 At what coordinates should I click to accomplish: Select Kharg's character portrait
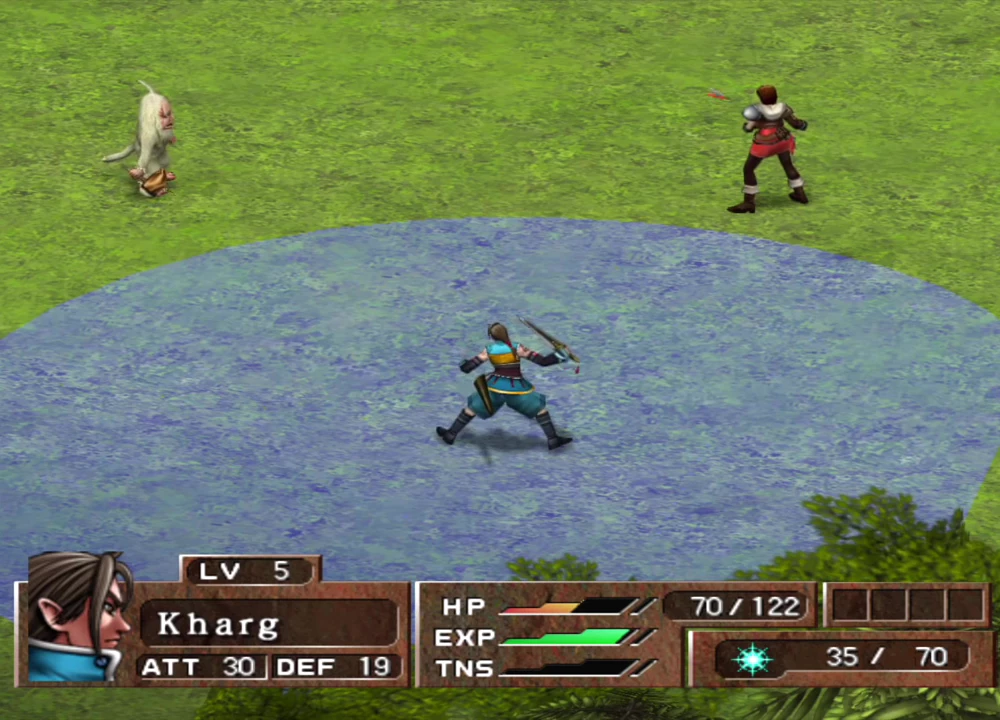[x=78, y=617]
